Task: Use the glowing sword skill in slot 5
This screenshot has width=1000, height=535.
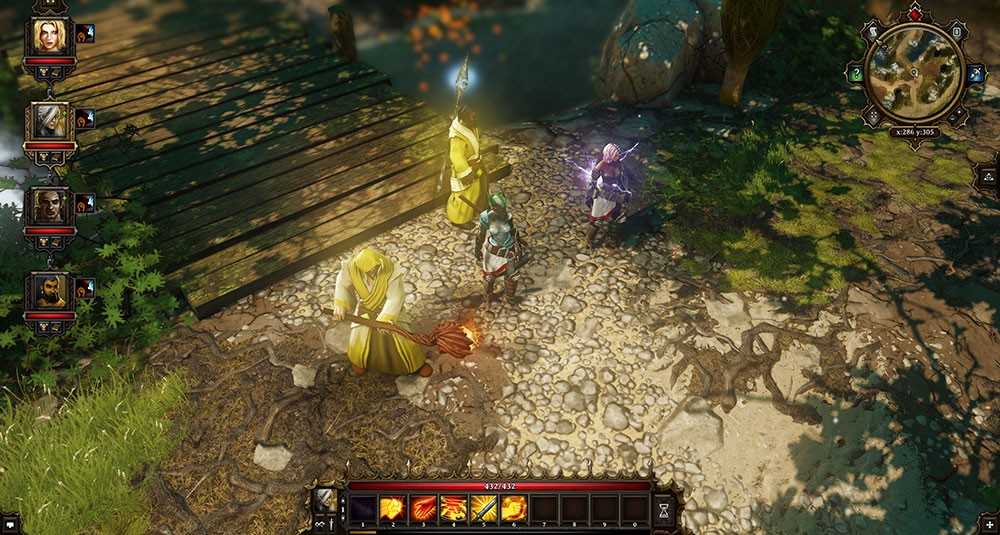Action: (x=483, y=509)
